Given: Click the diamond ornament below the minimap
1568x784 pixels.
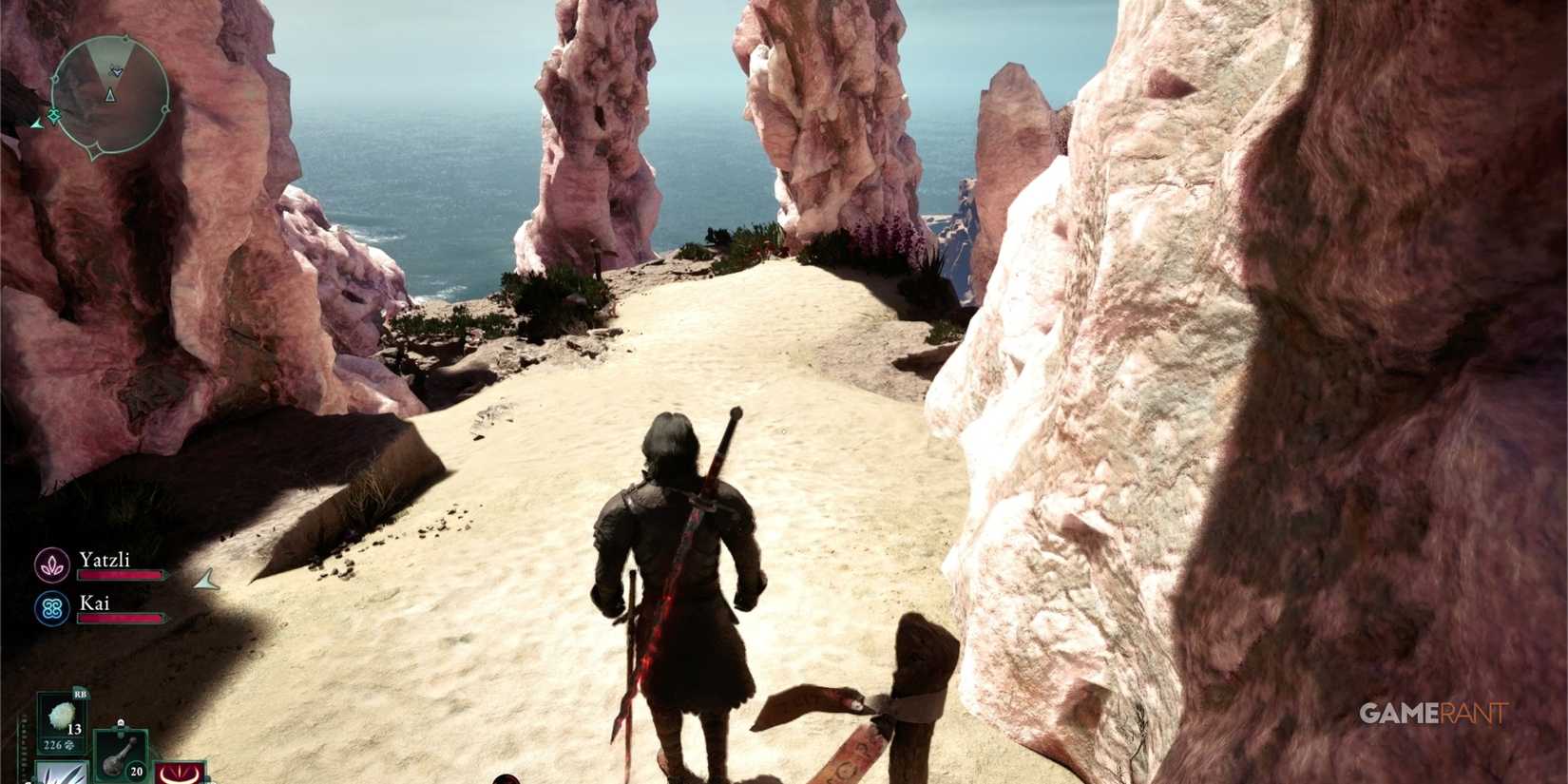Looking at the screenshot, I should [94, 149].
